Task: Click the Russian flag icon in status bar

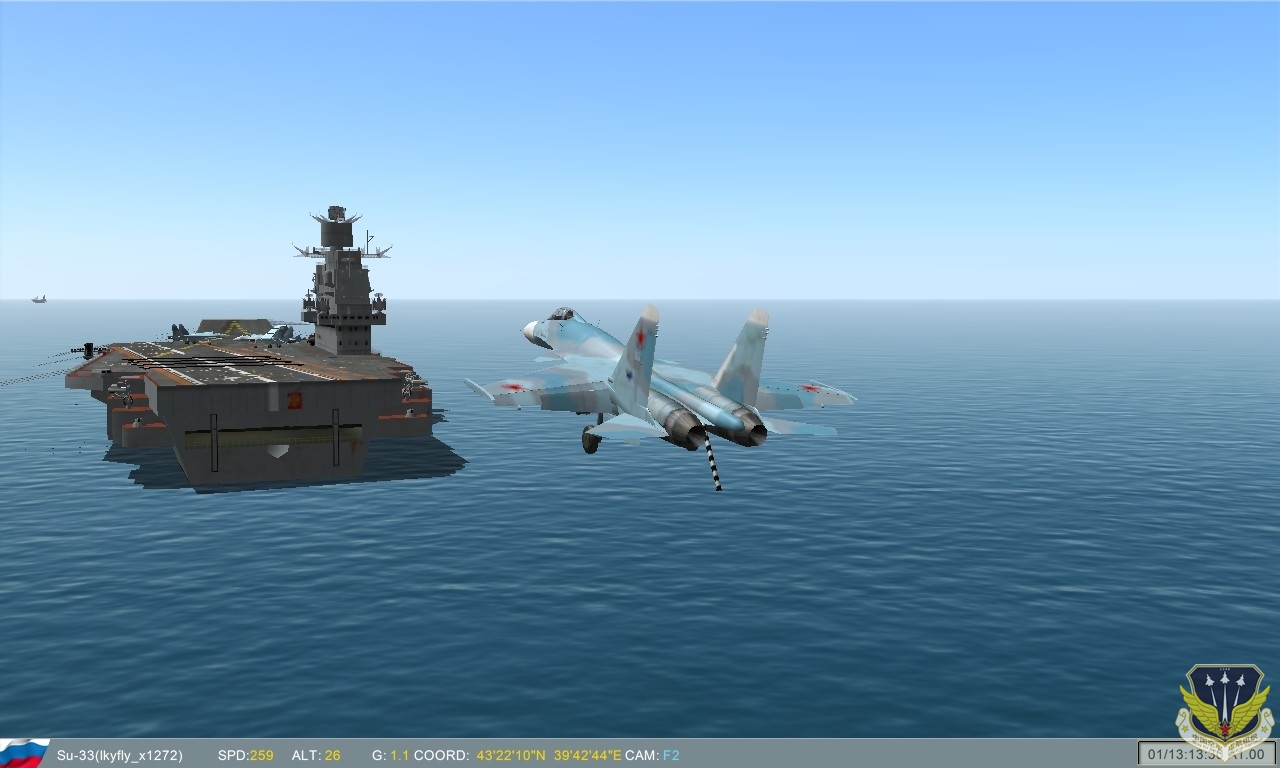Action: (x=24, y=753)
